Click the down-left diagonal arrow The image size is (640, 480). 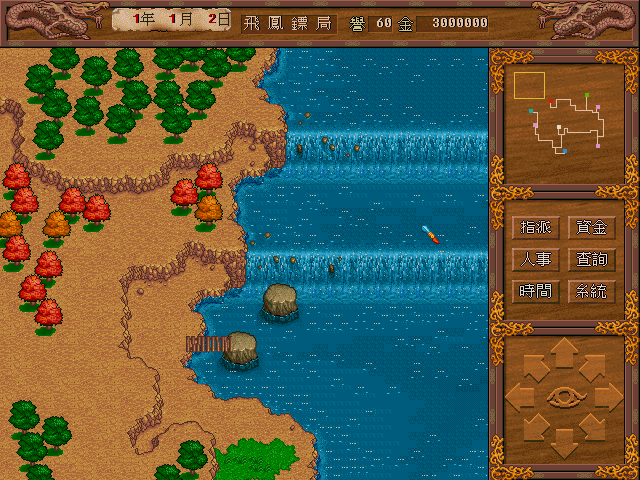[535, 428]
